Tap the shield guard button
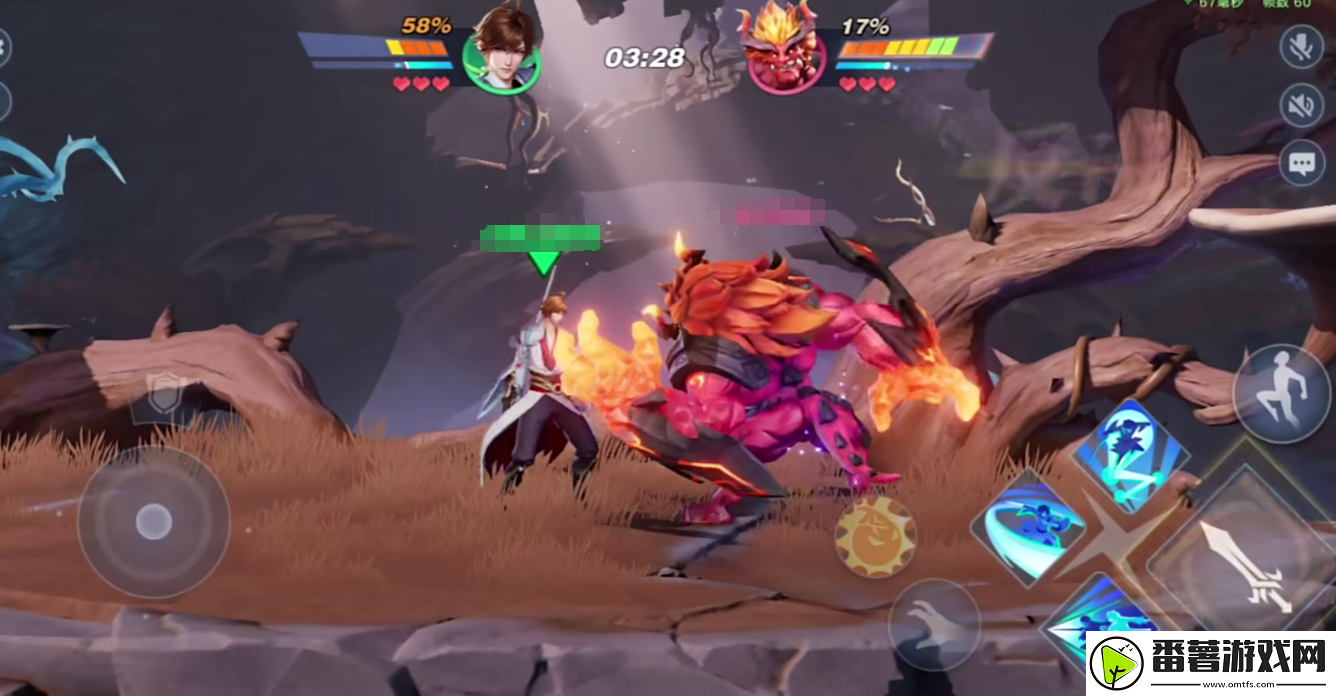This screenshot has width=1336, height=696. 165,394
